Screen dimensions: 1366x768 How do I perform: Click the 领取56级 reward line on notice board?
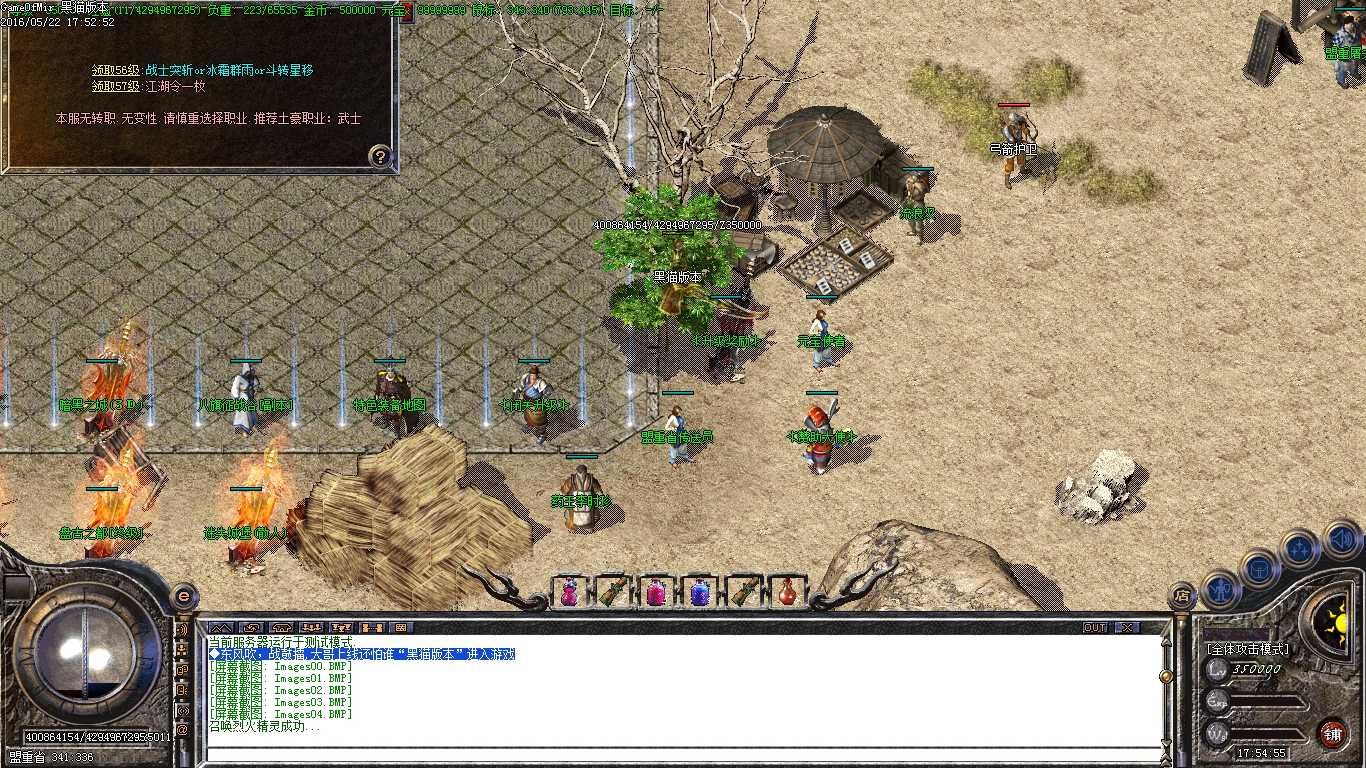coord(200,70)
